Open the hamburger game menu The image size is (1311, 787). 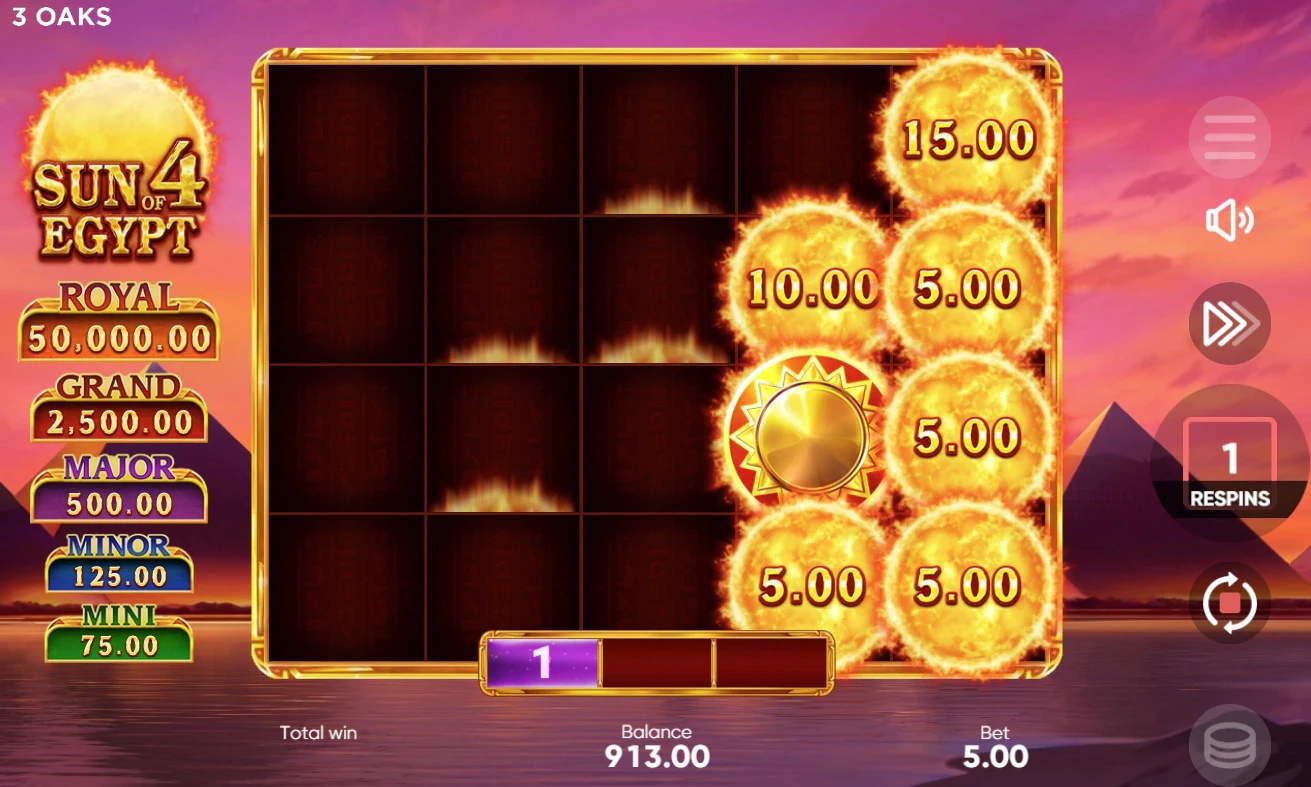pyautogui.click(x=1229, y=137)
